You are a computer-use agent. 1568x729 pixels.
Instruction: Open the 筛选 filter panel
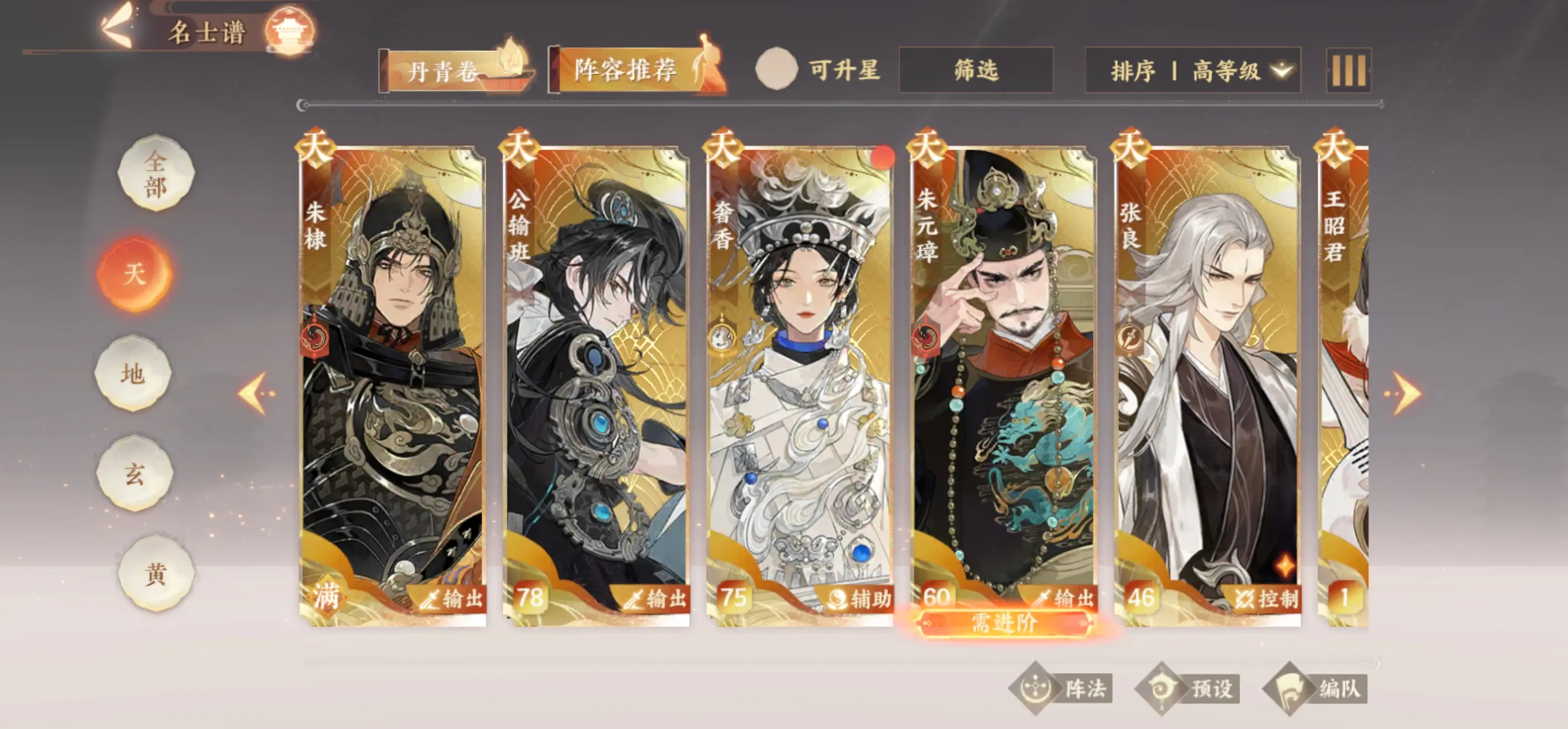(976, 70)
